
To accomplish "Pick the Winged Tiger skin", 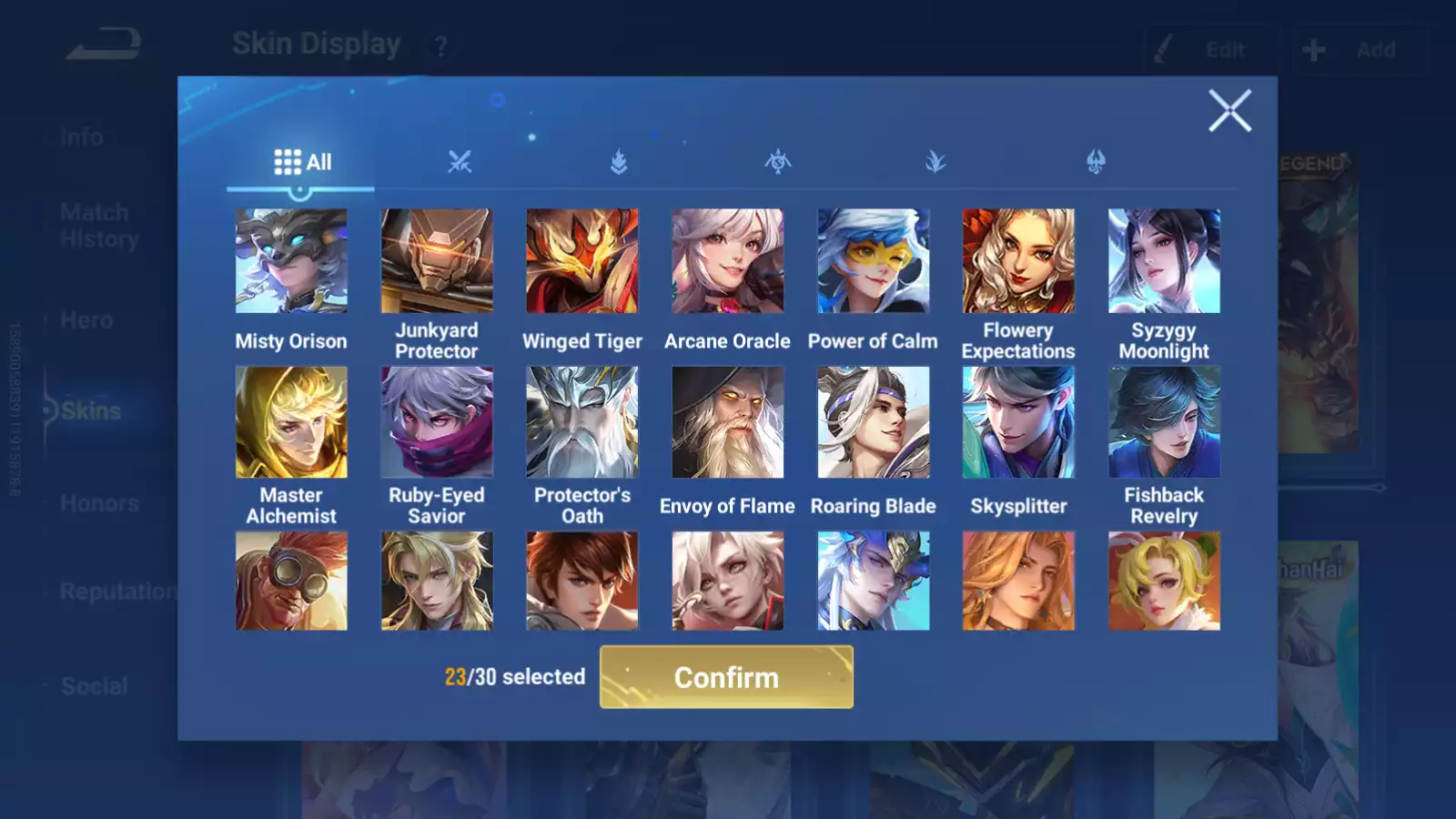I will [x=582, y=261].
